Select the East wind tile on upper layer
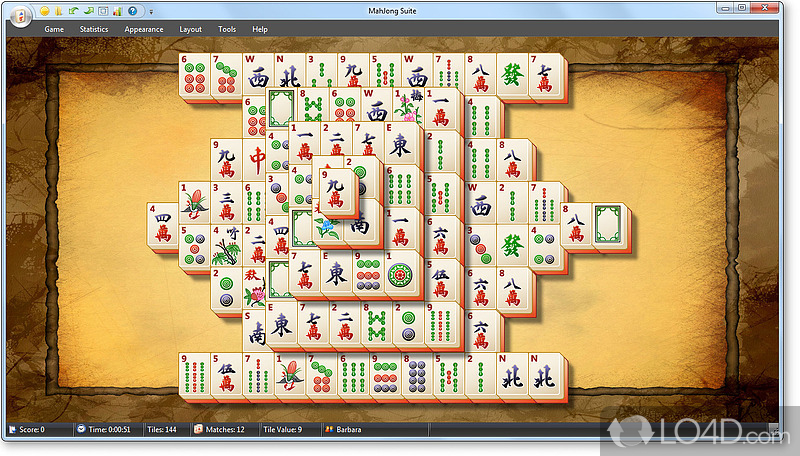 (x=401, y=145)
